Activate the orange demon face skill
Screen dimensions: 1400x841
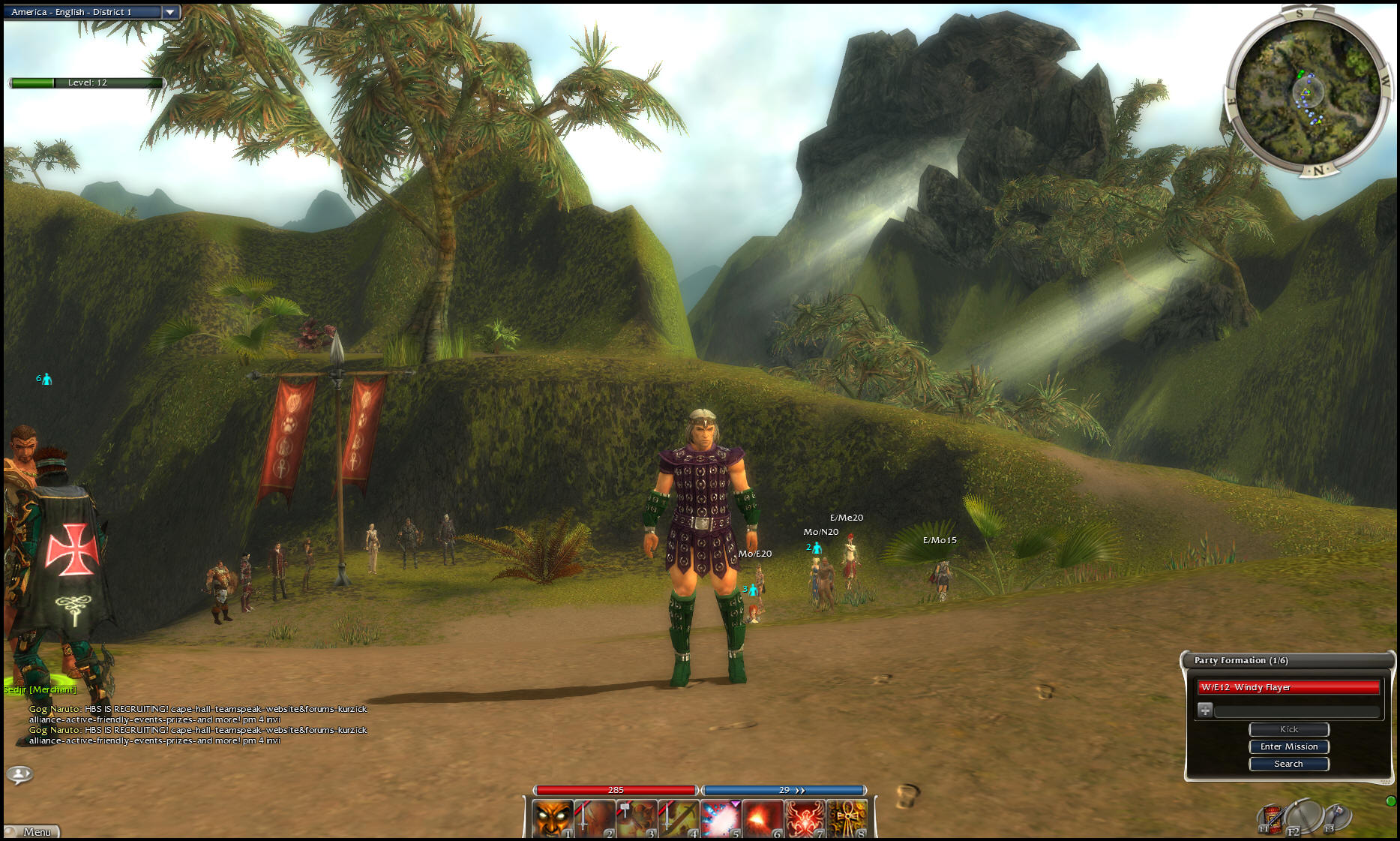[553, 818]
